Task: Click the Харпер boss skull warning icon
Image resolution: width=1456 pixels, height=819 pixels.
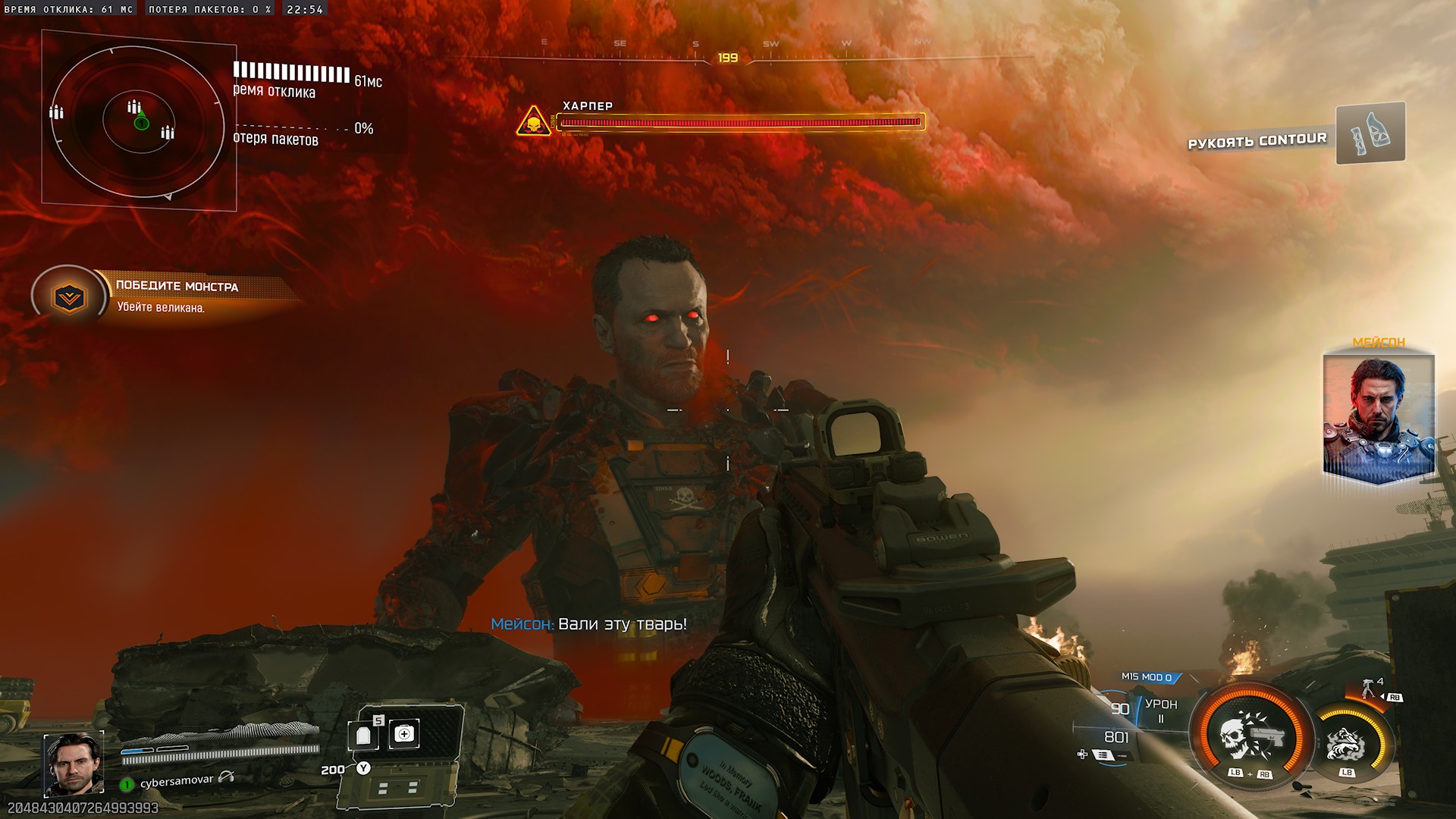Action: tap(533, 121)
